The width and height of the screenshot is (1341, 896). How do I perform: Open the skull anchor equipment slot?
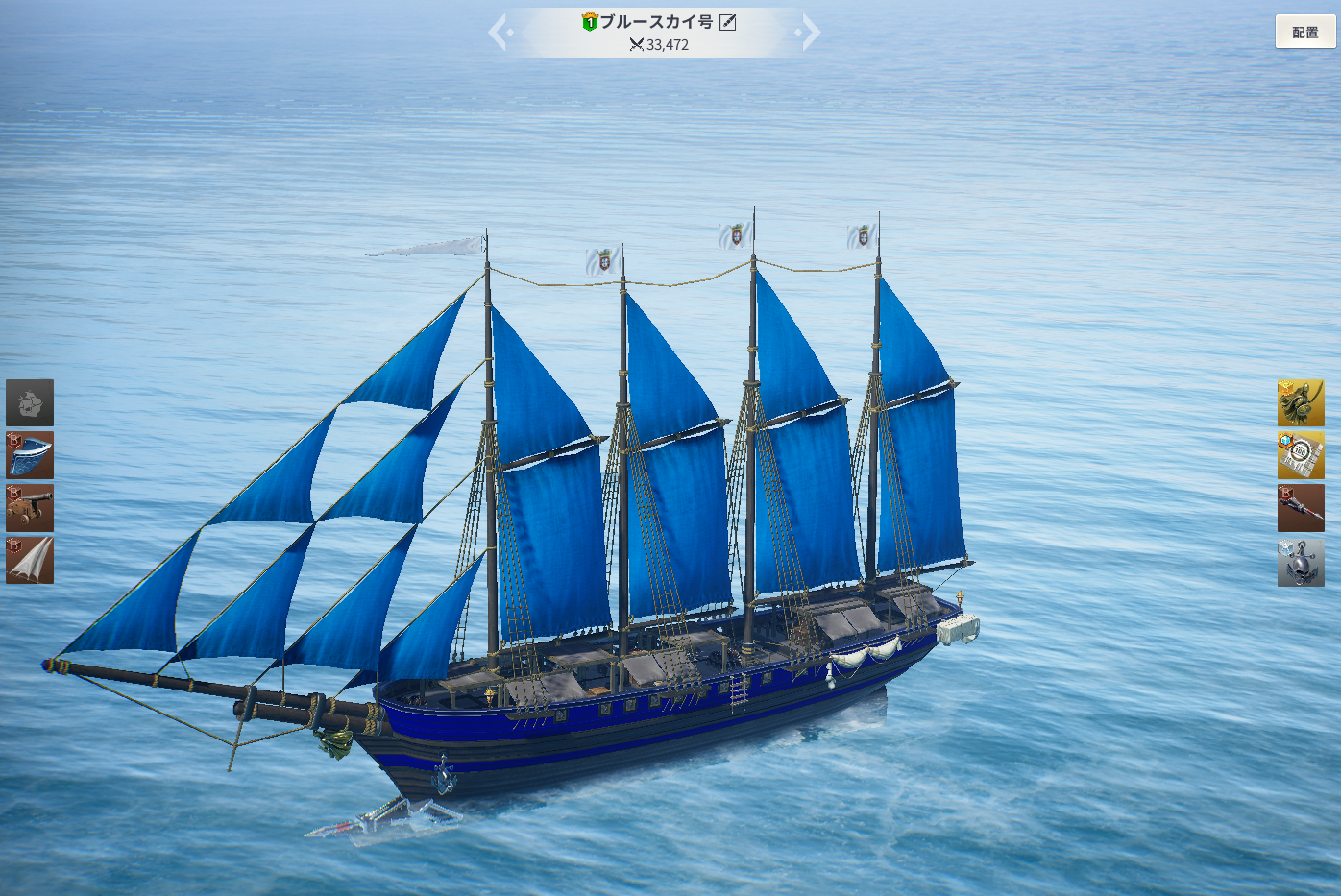[x=1301, y=562]
